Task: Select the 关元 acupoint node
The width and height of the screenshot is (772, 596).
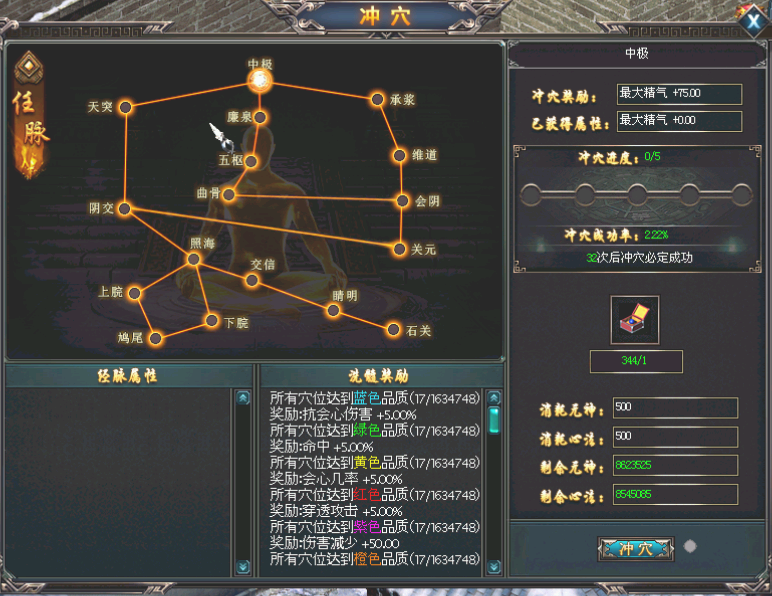Action: point(400,248)
